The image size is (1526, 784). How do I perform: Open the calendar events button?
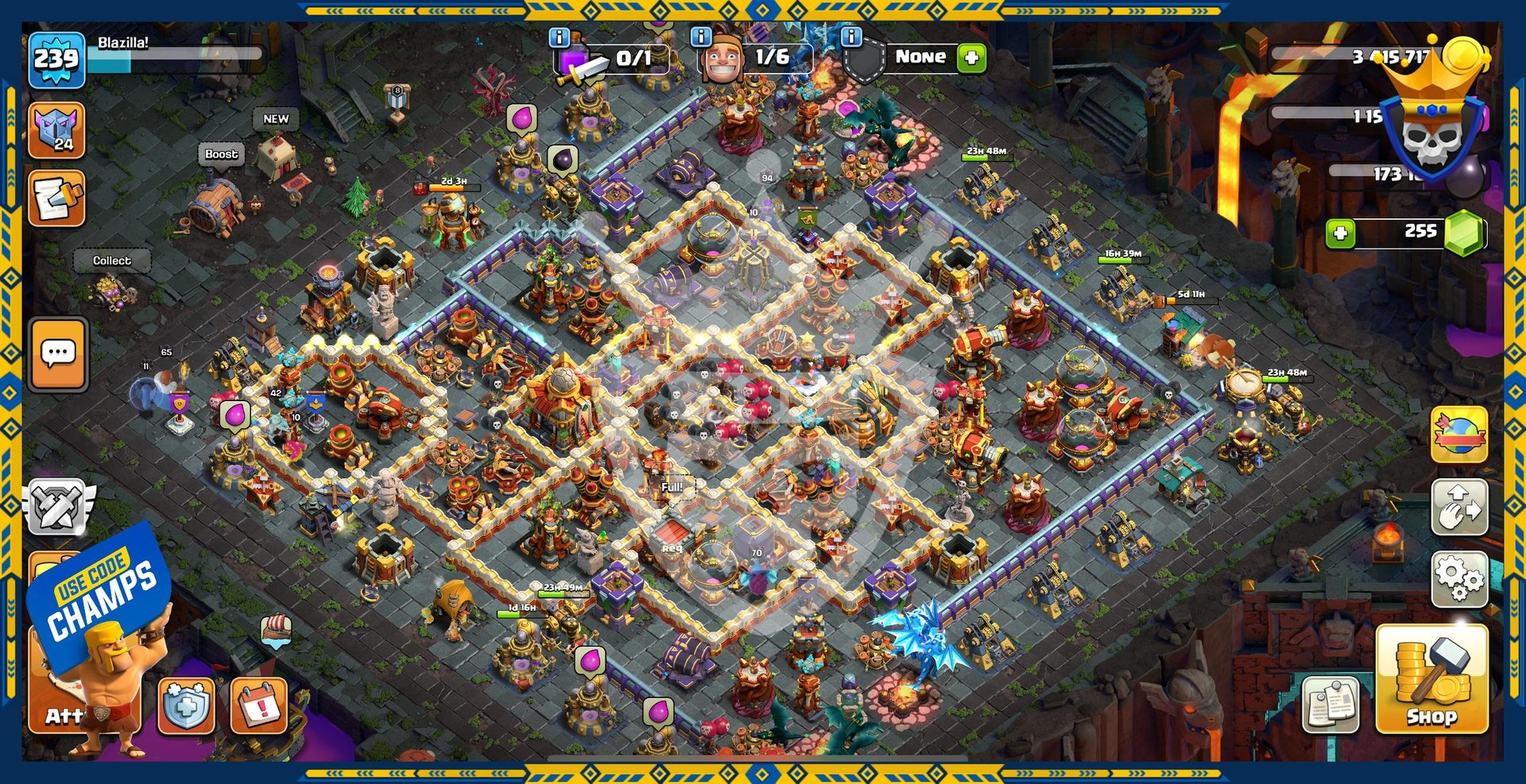[x=258, y=705]
